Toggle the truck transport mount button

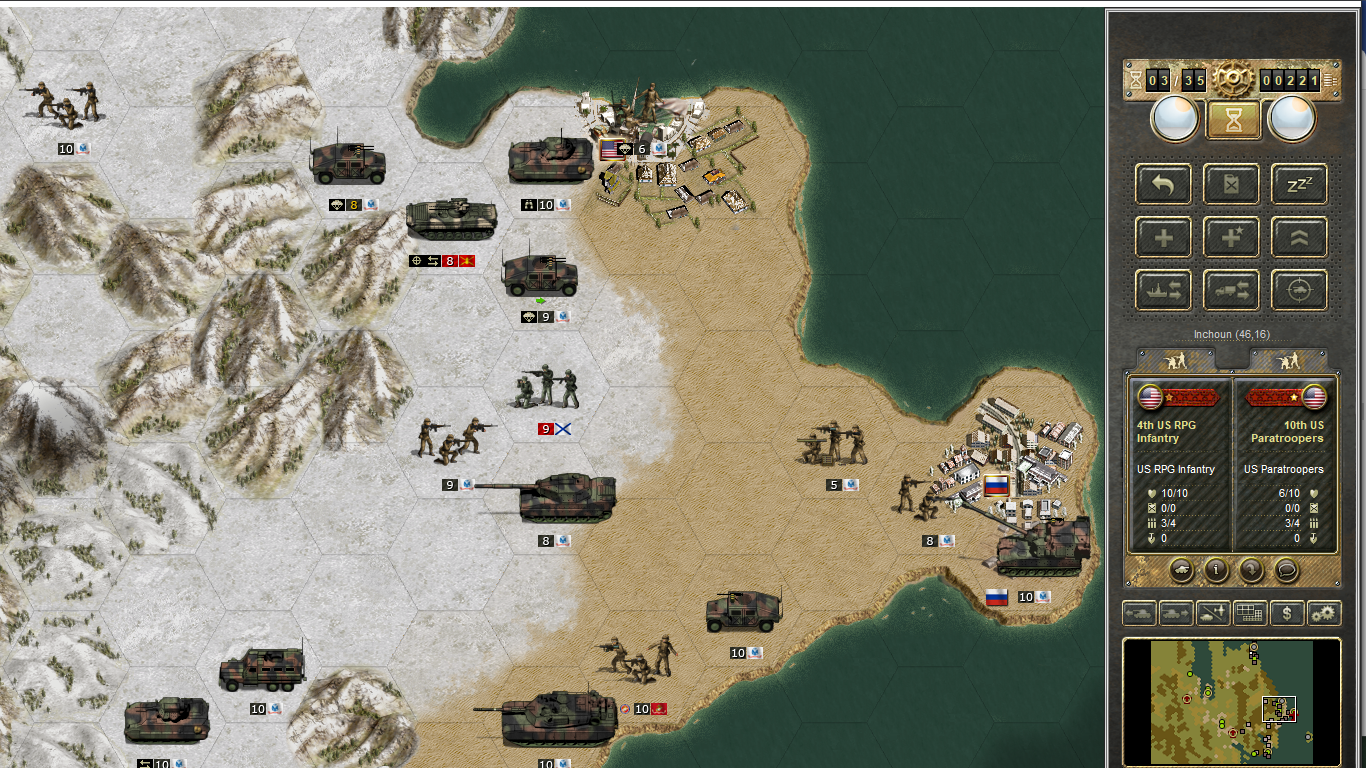[x=1231, y=290]
